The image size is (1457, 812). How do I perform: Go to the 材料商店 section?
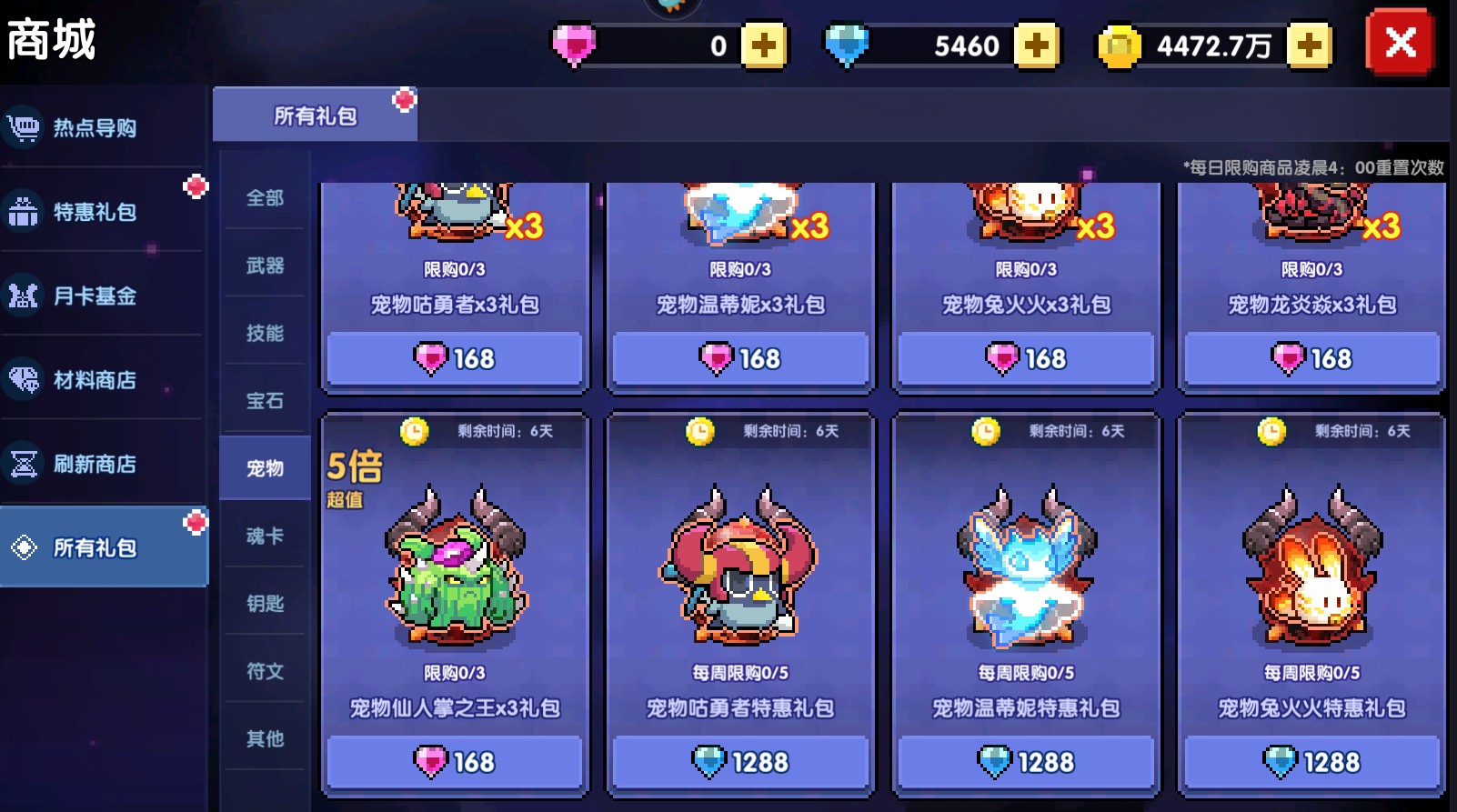click(x=95, y=380)
